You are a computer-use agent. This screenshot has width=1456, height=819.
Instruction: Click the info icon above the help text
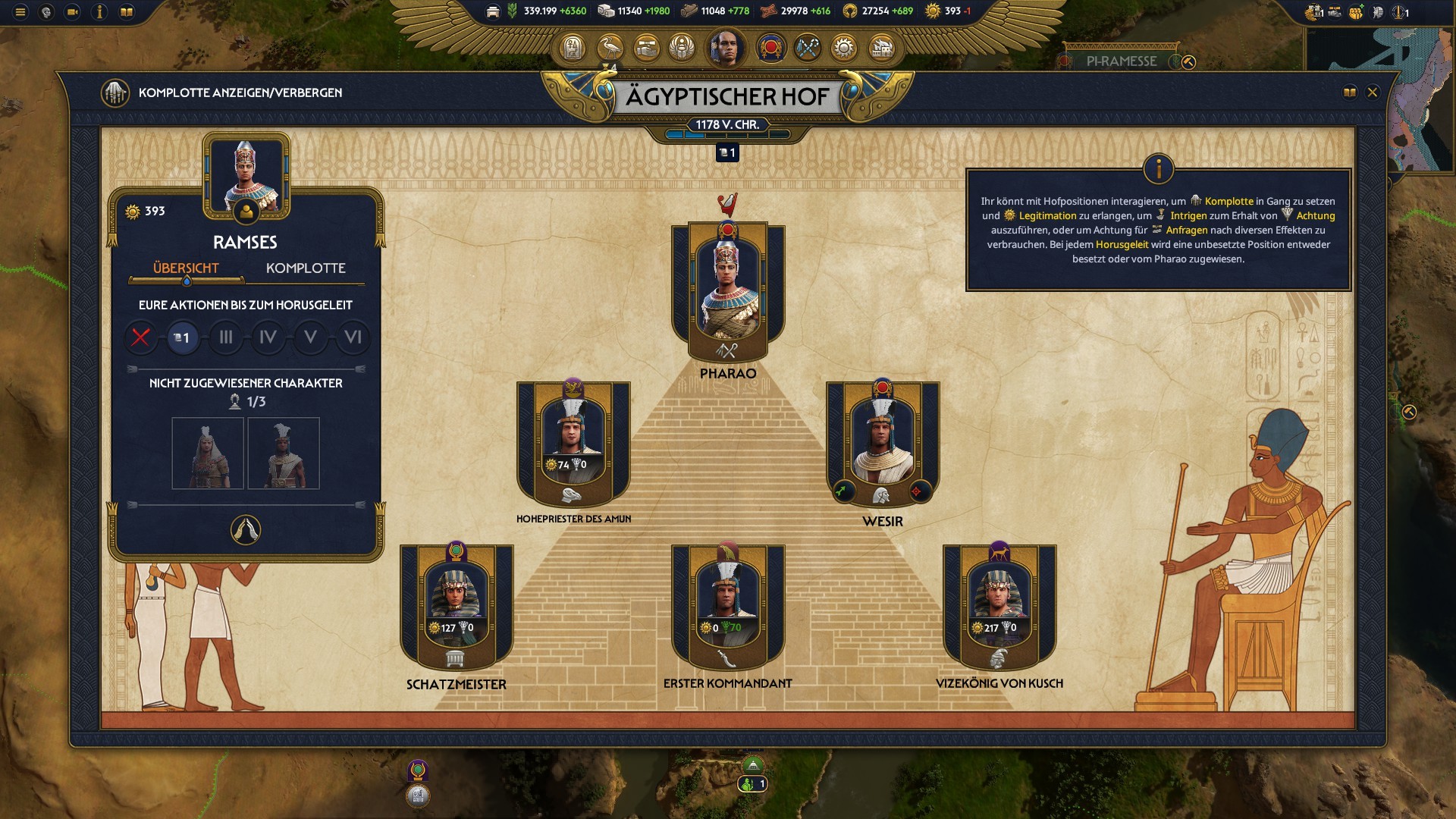point(1158,169)
